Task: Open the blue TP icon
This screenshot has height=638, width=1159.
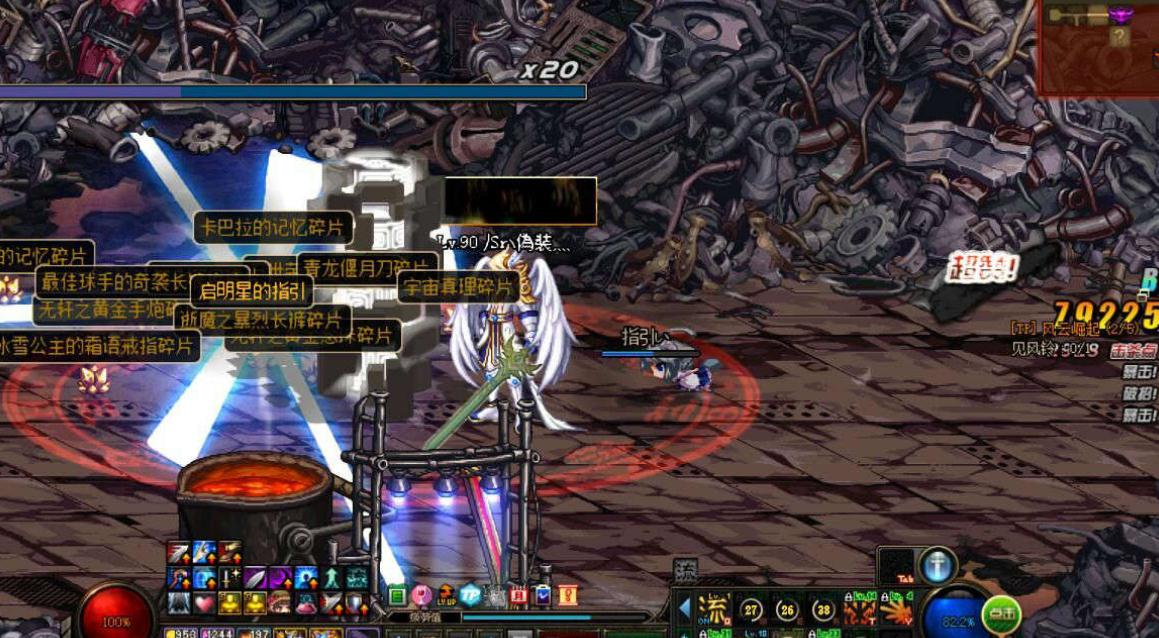Action: tap(470, 595)
